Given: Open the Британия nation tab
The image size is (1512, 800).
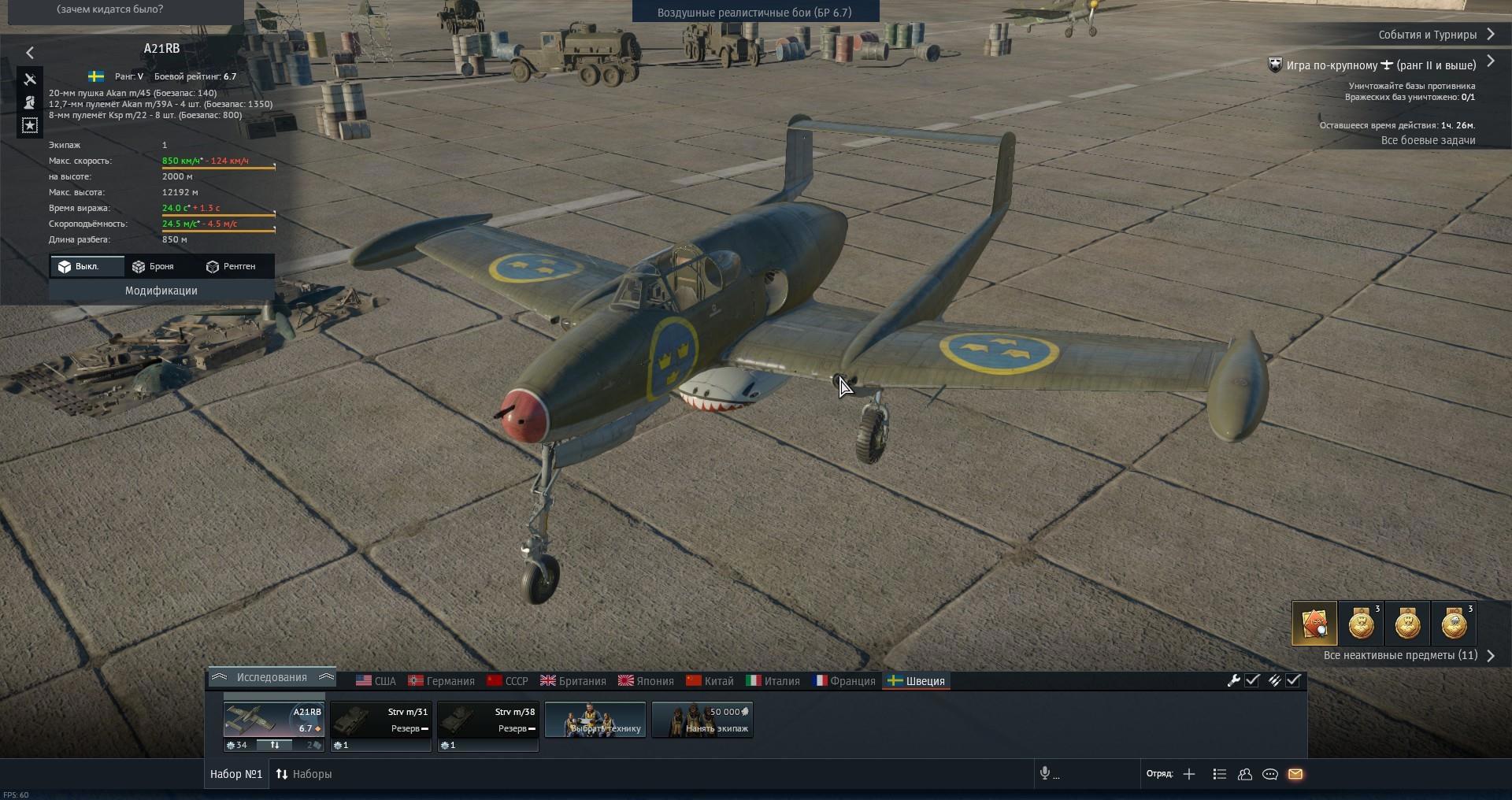Looking at the screenshot, I should tap(573, 681).
